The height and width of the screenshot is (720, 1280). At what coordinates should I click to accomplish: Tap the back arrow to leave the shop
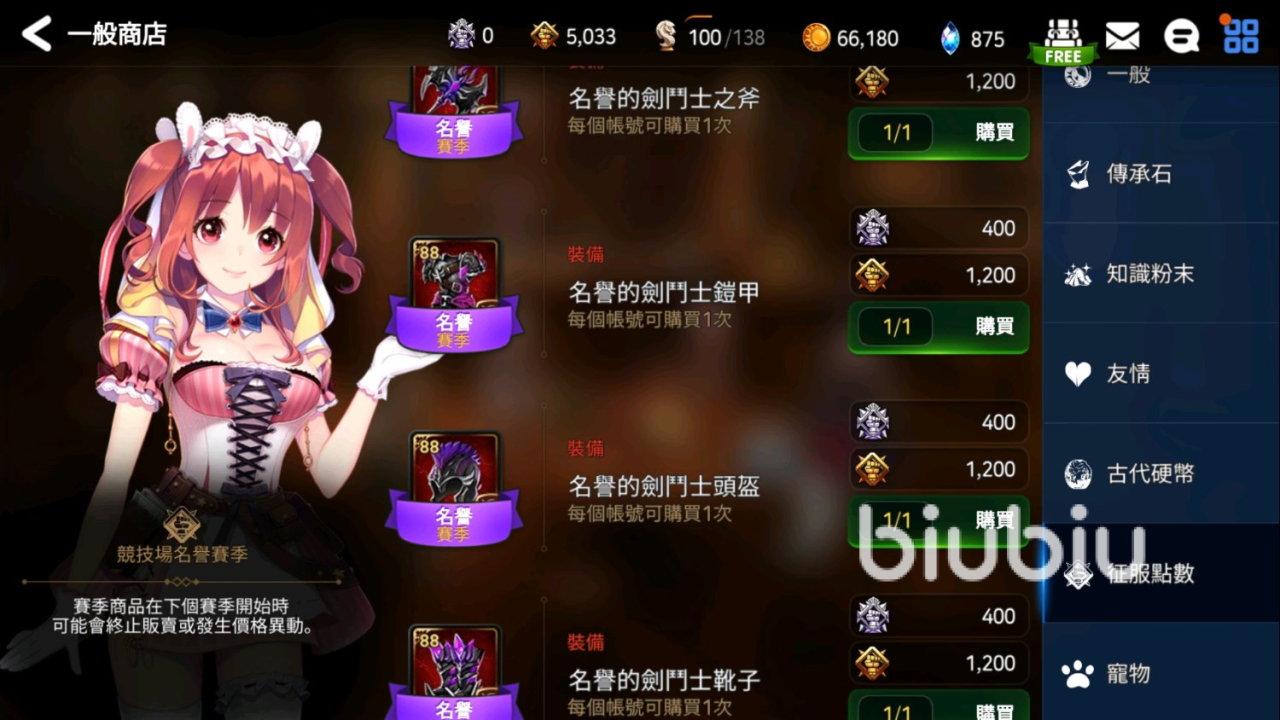tap(35, 33)
